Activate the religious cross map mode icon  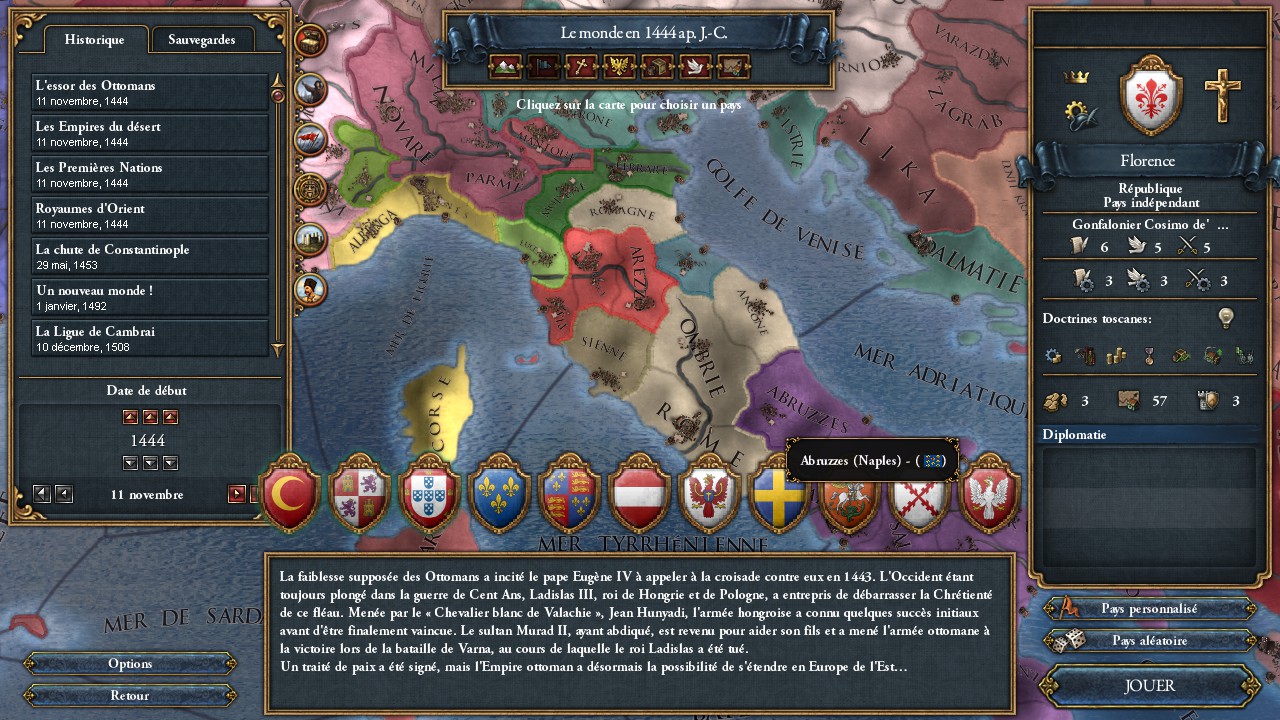581,67
